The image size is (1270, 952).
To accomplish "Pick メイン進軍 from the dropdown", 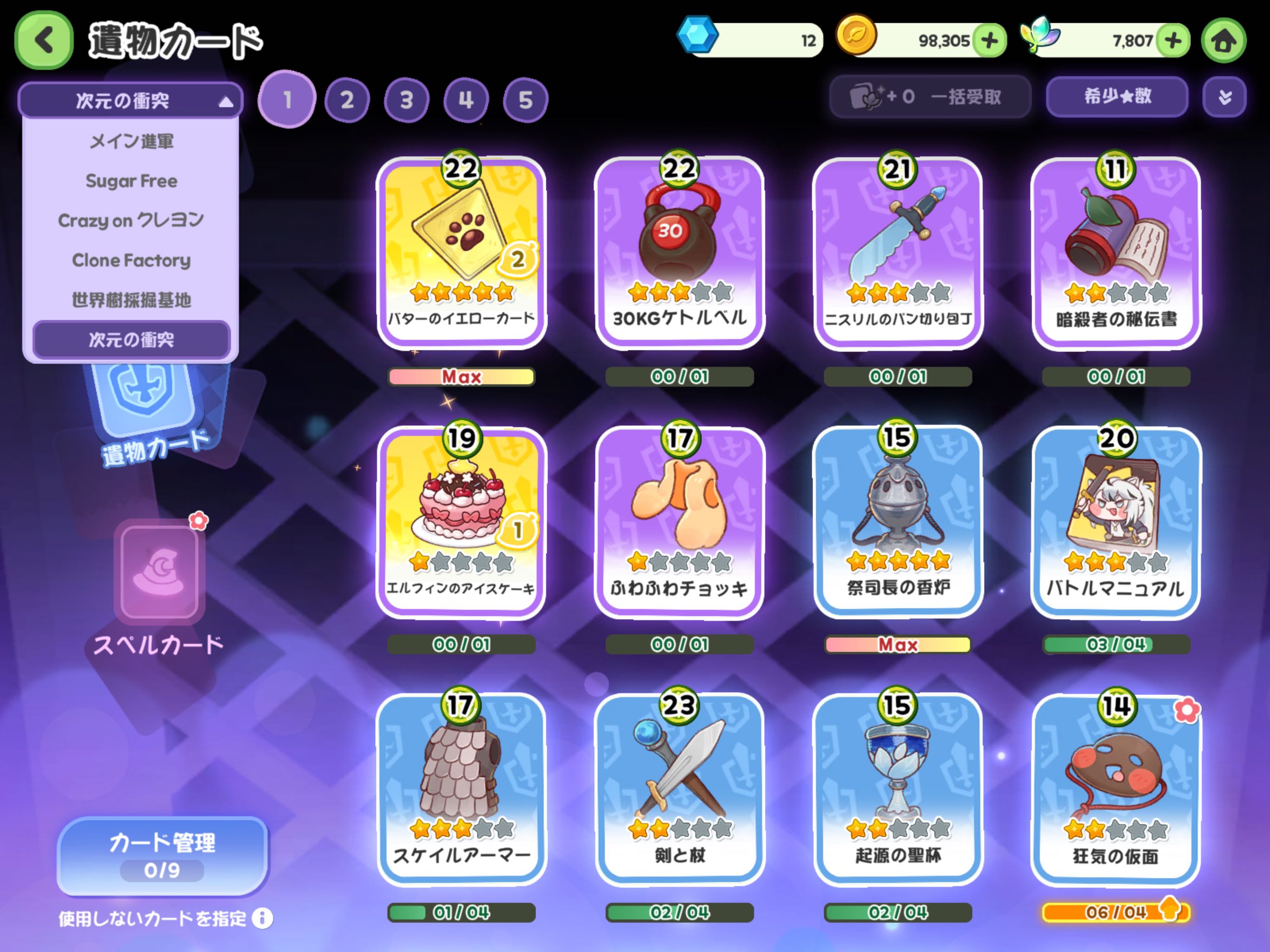I will point(131,141).
